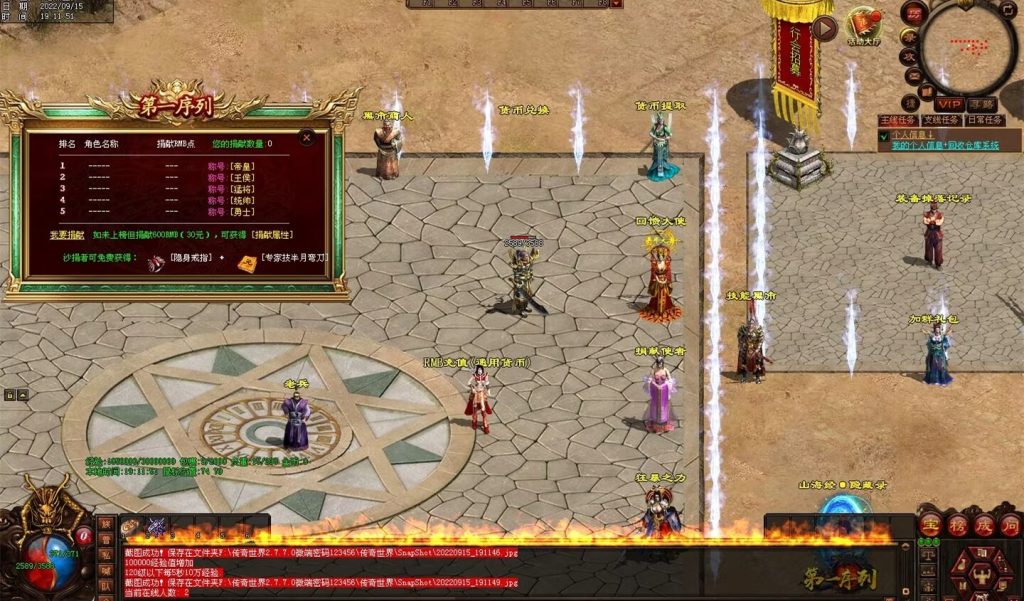The image size is (1024, 601).
Task: Open the 活动大厅 activity hall
Action: click(864, 25)
